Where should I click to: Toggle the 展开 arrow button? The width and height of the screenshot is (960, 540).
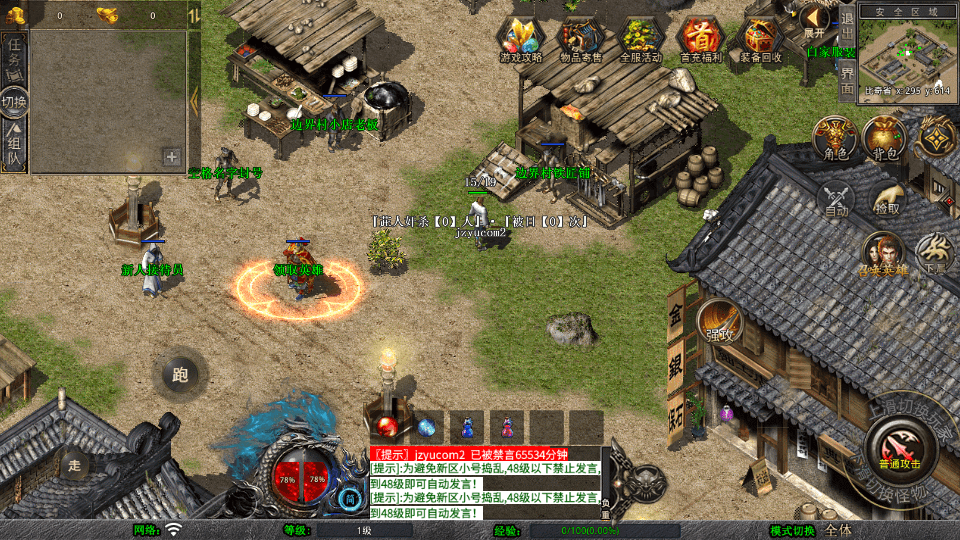(815, 20)
